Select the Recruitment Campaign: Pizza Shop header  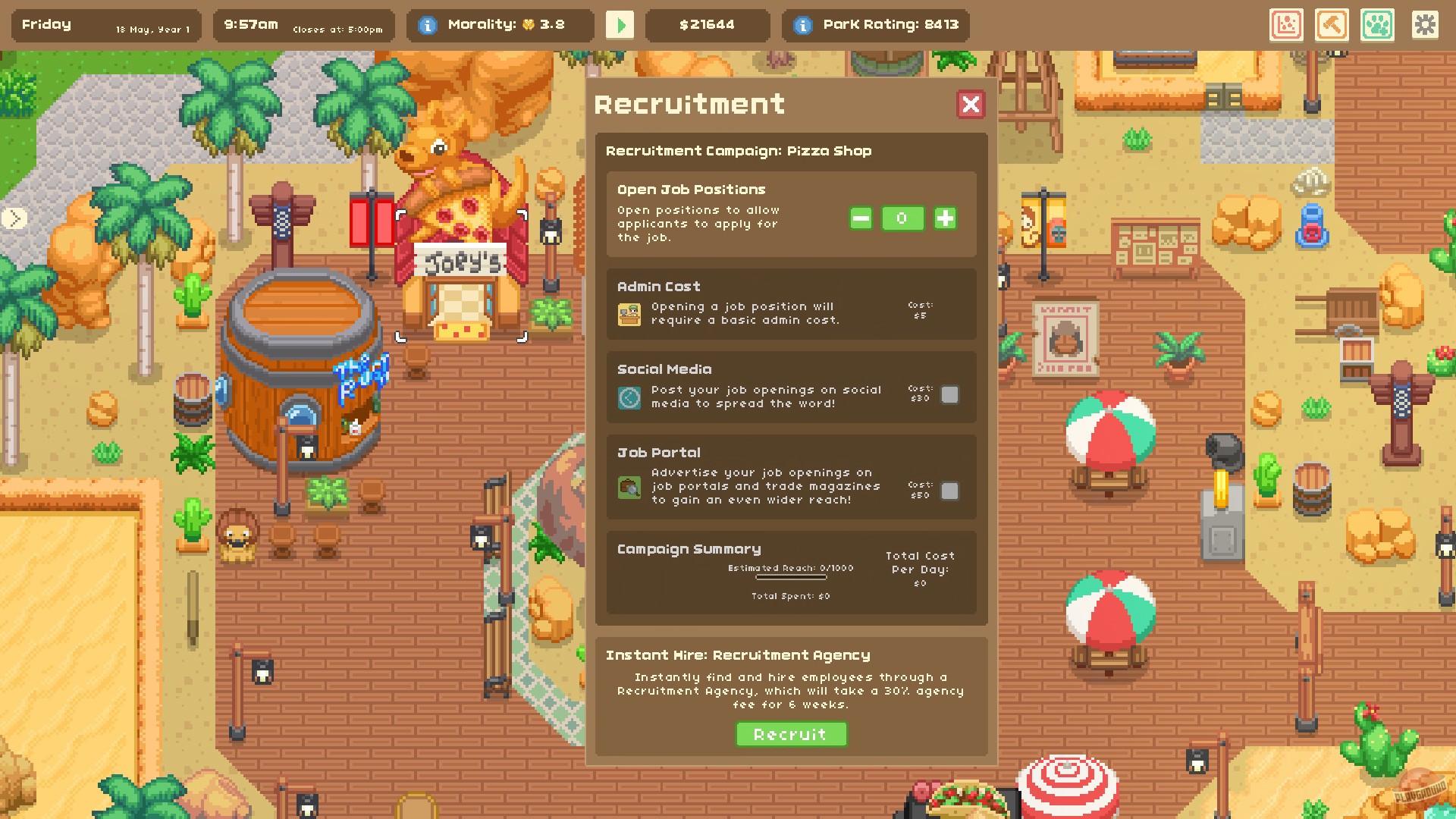click(739, 151)
